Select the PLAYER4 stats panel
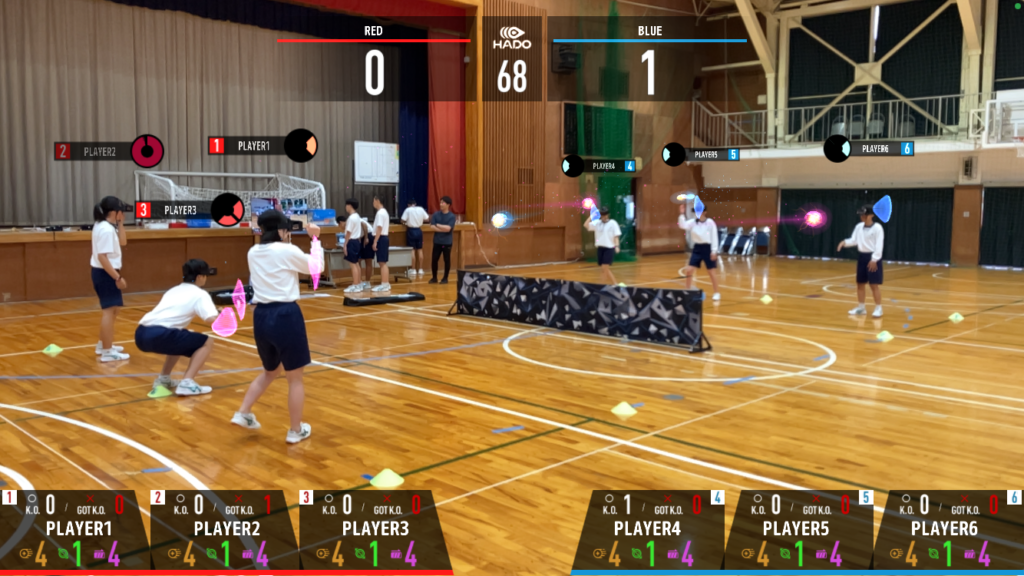The height and width of the screenshot is (576, 1024). (648, 530)
